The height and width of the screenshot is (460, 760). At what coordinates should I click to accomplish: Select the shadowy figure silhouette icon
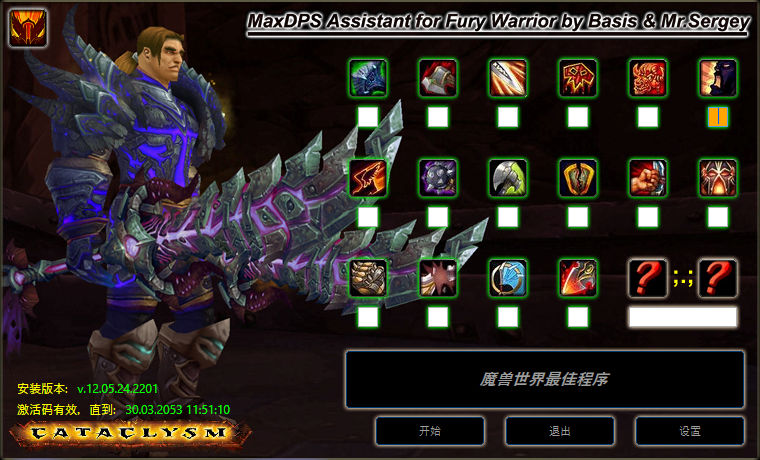click(718, 78)
